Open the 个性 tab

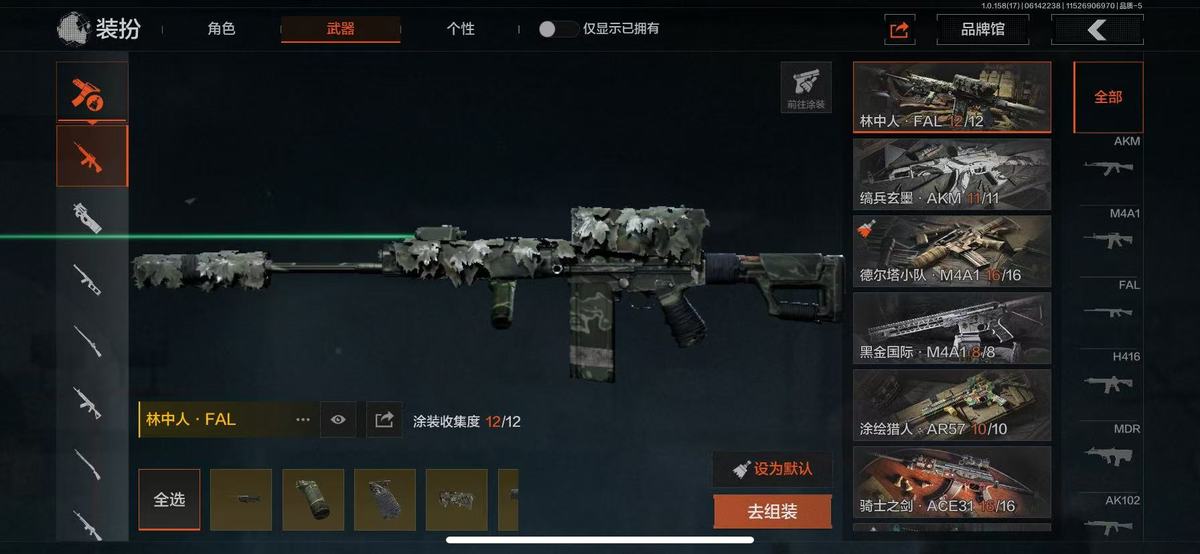point(460,29)
